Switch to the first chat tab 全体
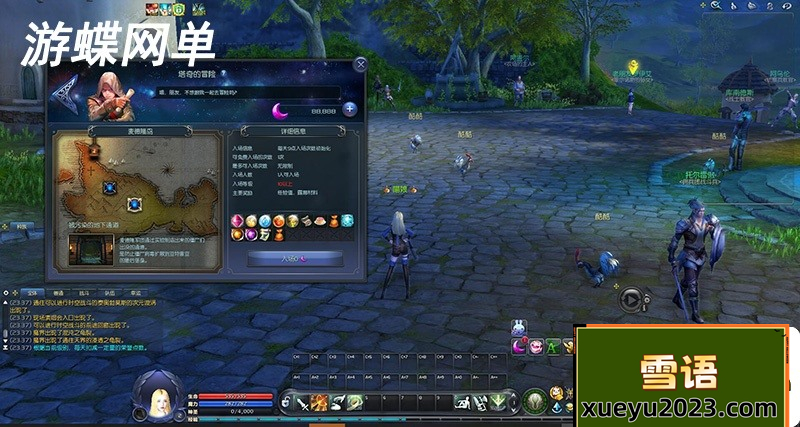800x427 pixels. pyautogui.click(x=30, y=292)
